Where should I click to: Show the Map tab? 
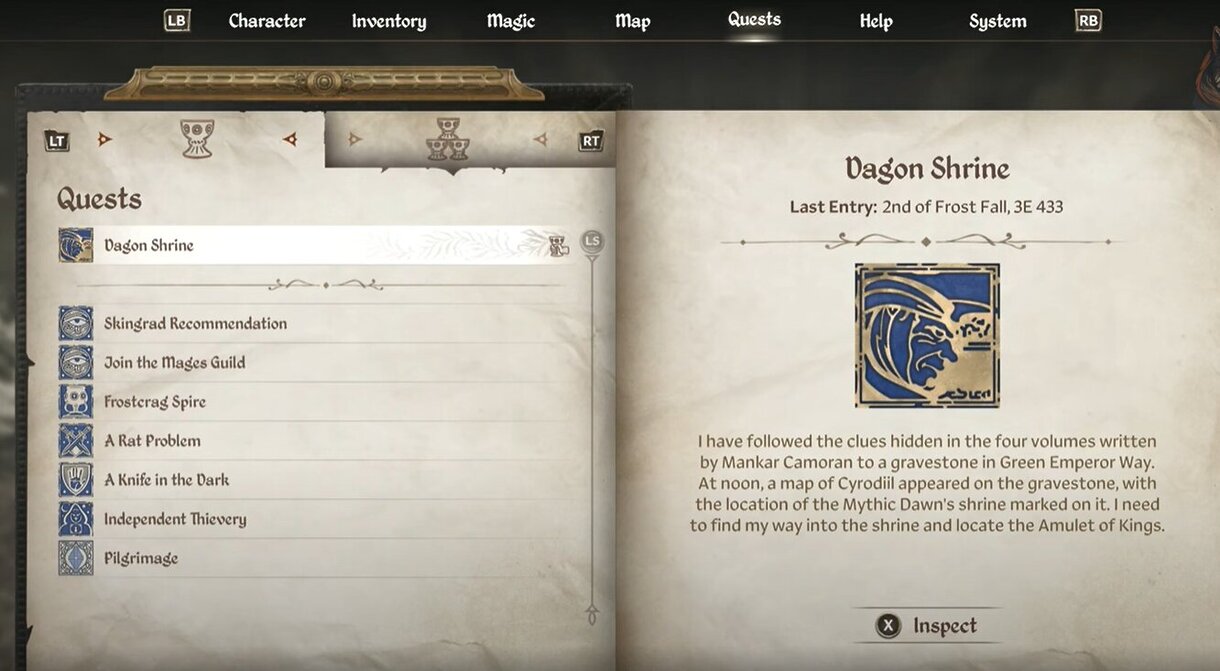point(633,21)
